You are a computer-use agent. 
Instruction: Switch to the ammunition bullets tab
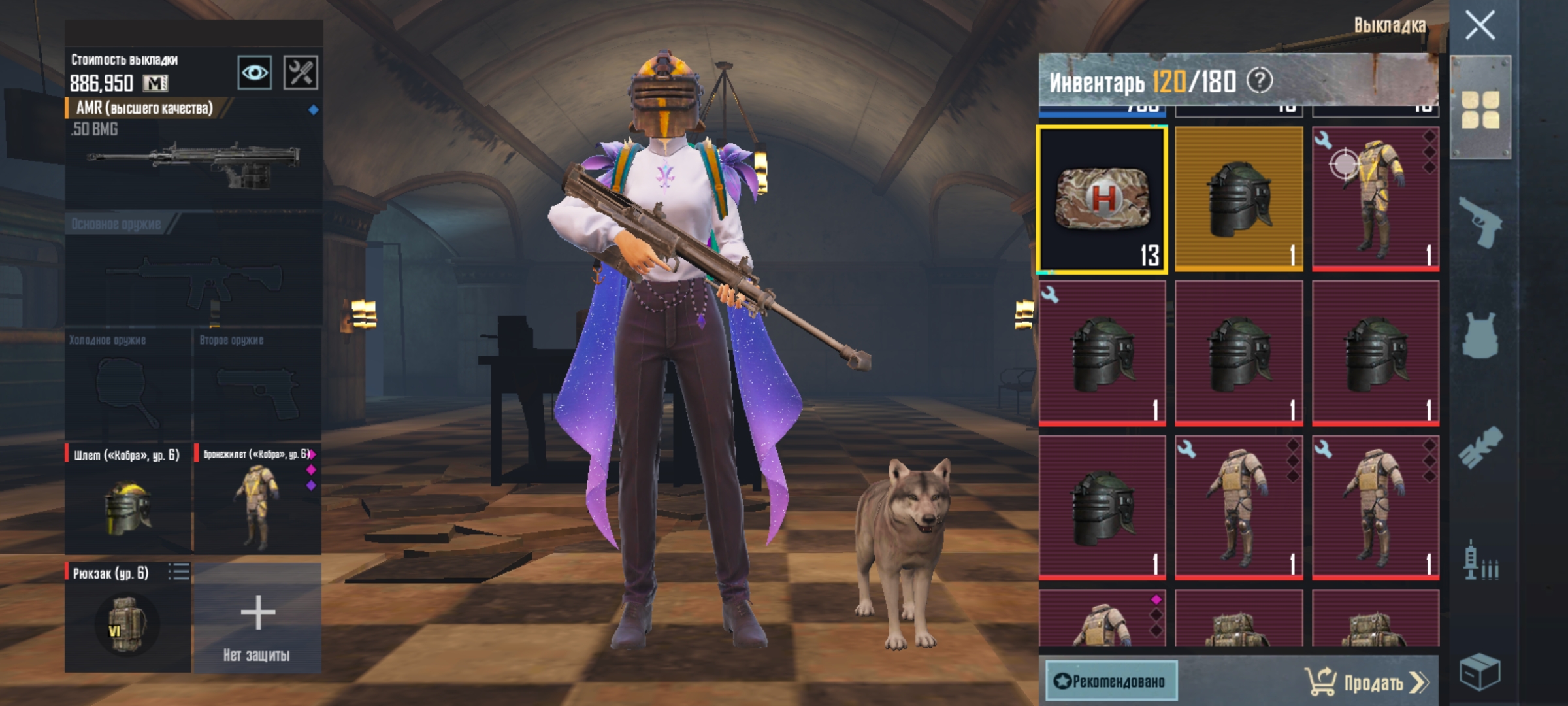pos(1480,562)
